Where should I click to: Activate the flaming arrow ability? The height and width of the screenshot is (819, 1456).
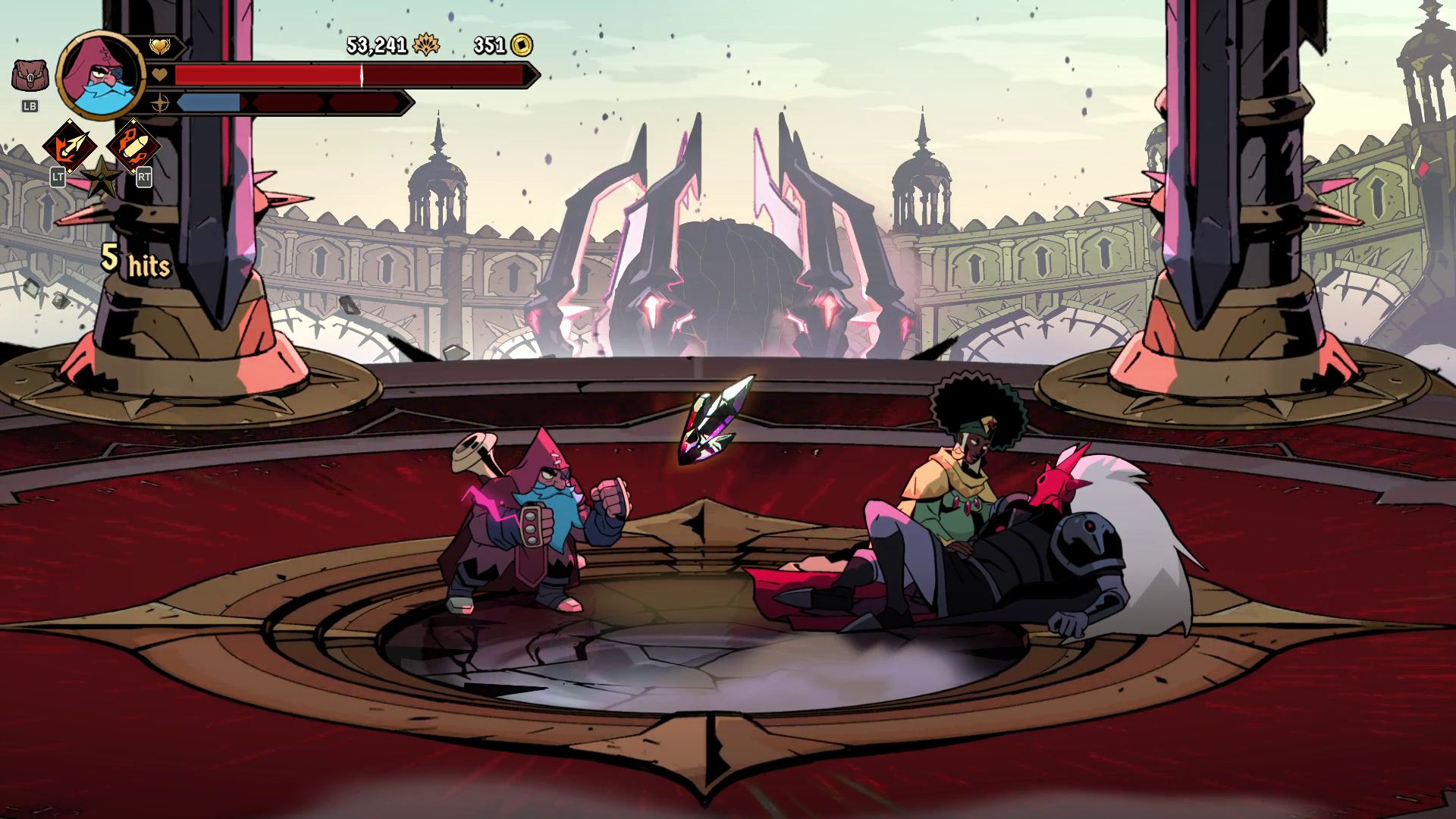70,146
